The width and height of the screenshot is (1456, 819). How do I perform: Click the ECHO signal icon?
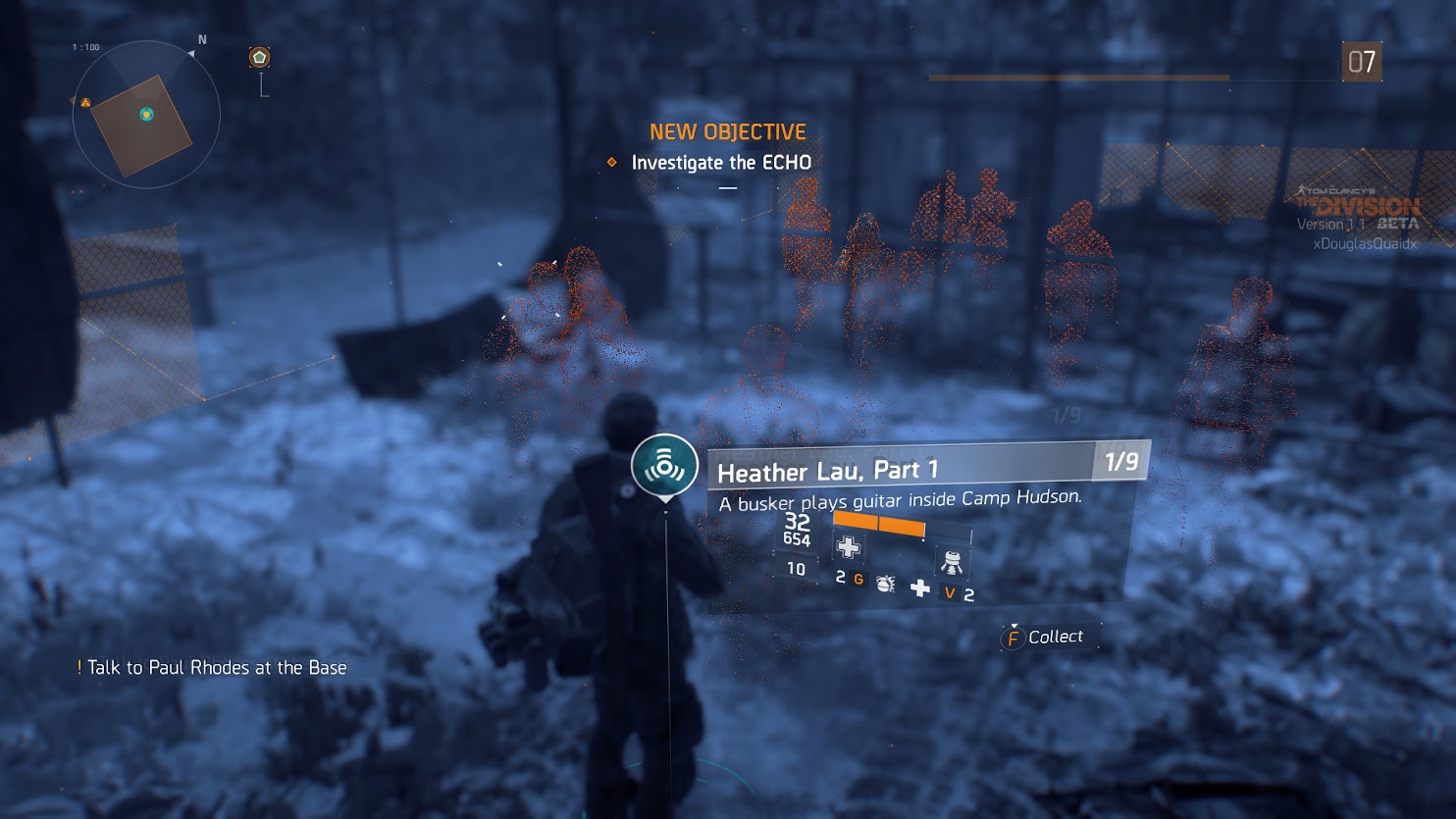pyautogui.click(x=664, y=466)
